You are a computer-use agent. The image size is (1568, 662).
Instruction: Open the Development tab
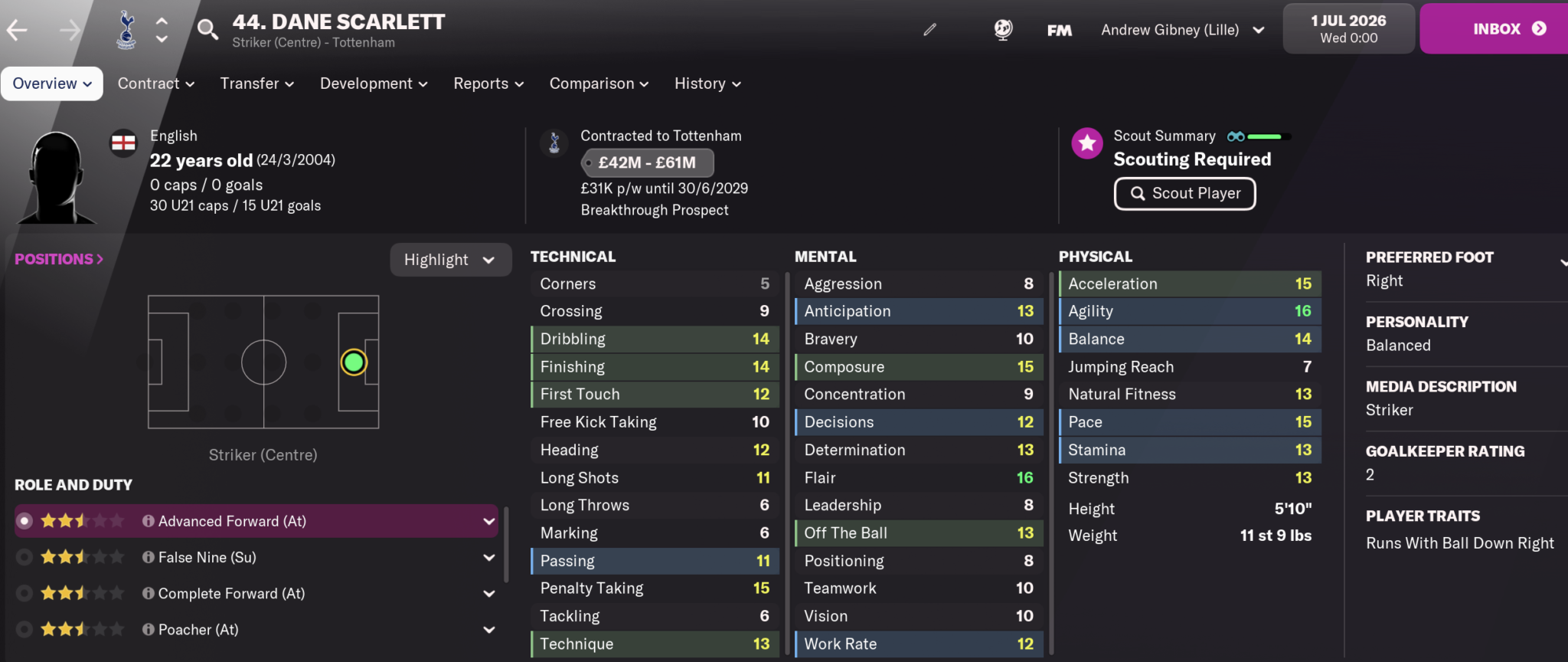click(373, 84)
